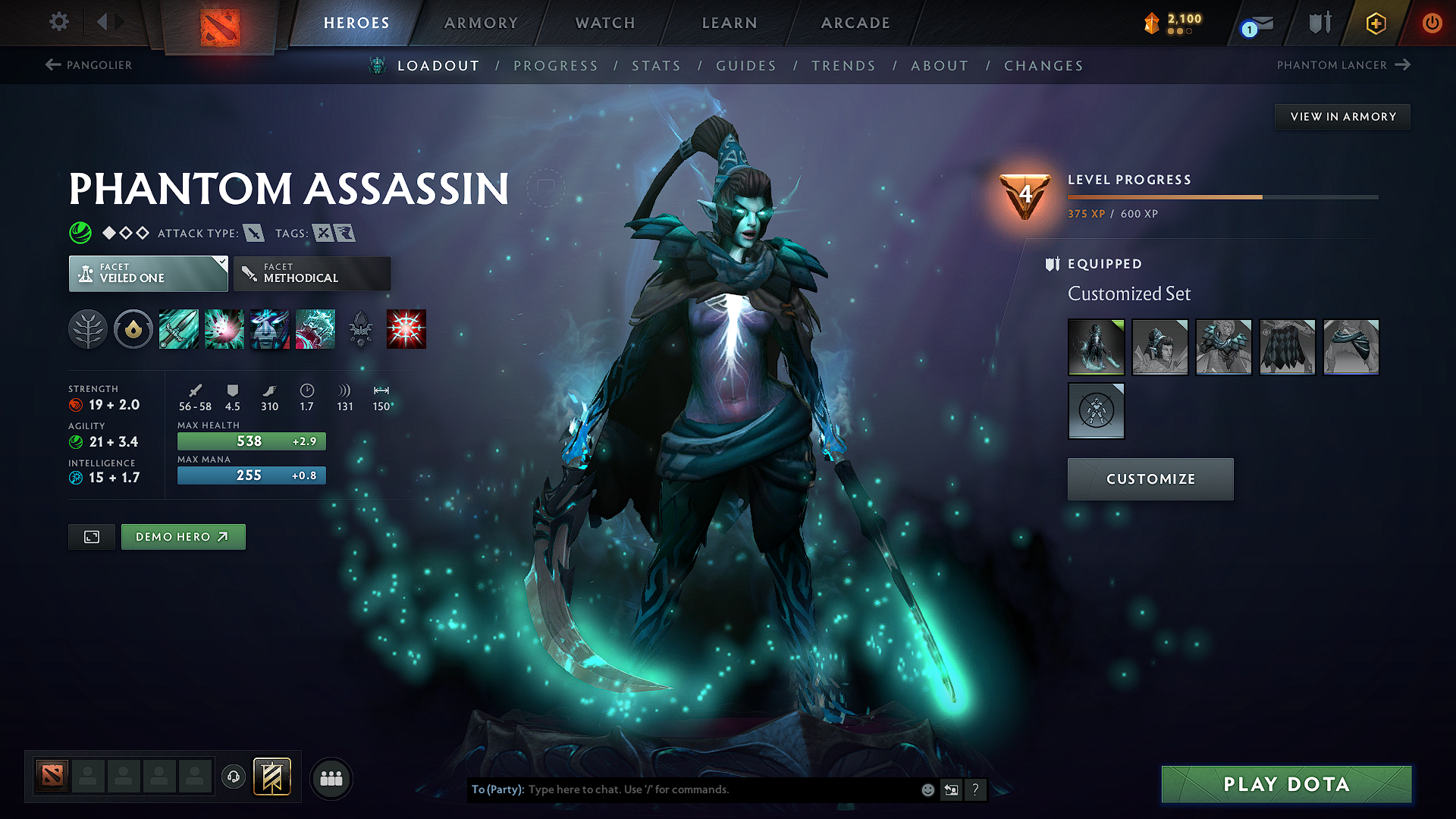This screenshot has width=1456, height=819.
Task: Switch the facet to Methodical
Action: tap(312, 273)
